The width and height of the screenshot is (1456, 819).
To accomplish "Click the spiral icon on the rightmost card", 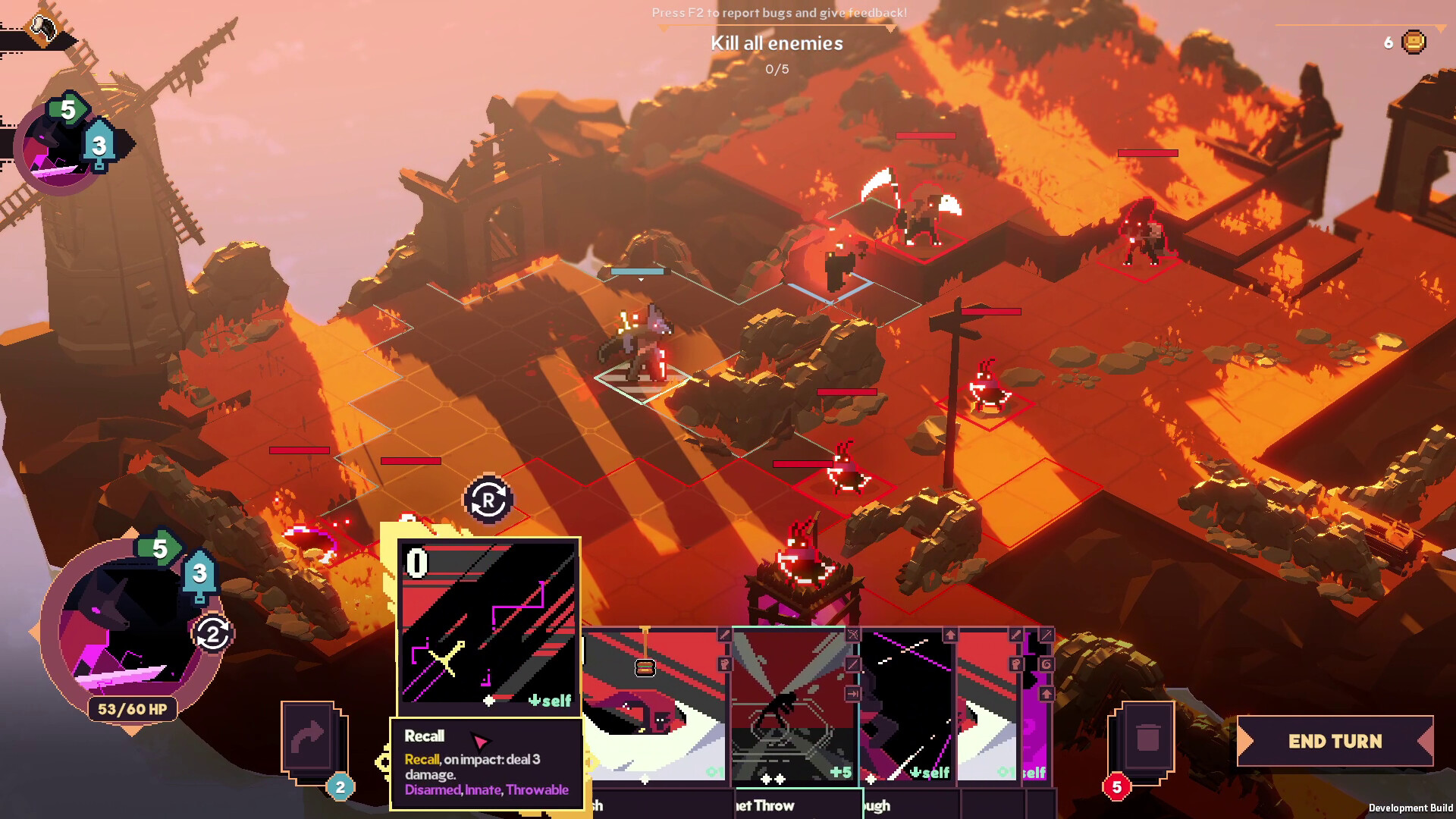I will coord(1047,664).
